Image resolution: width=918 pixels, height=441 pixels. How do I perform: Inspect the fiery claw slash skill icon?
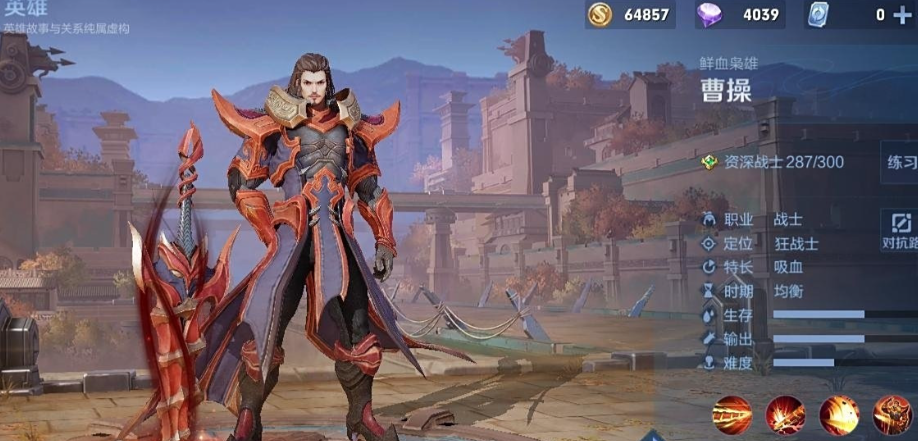[839, 415]
